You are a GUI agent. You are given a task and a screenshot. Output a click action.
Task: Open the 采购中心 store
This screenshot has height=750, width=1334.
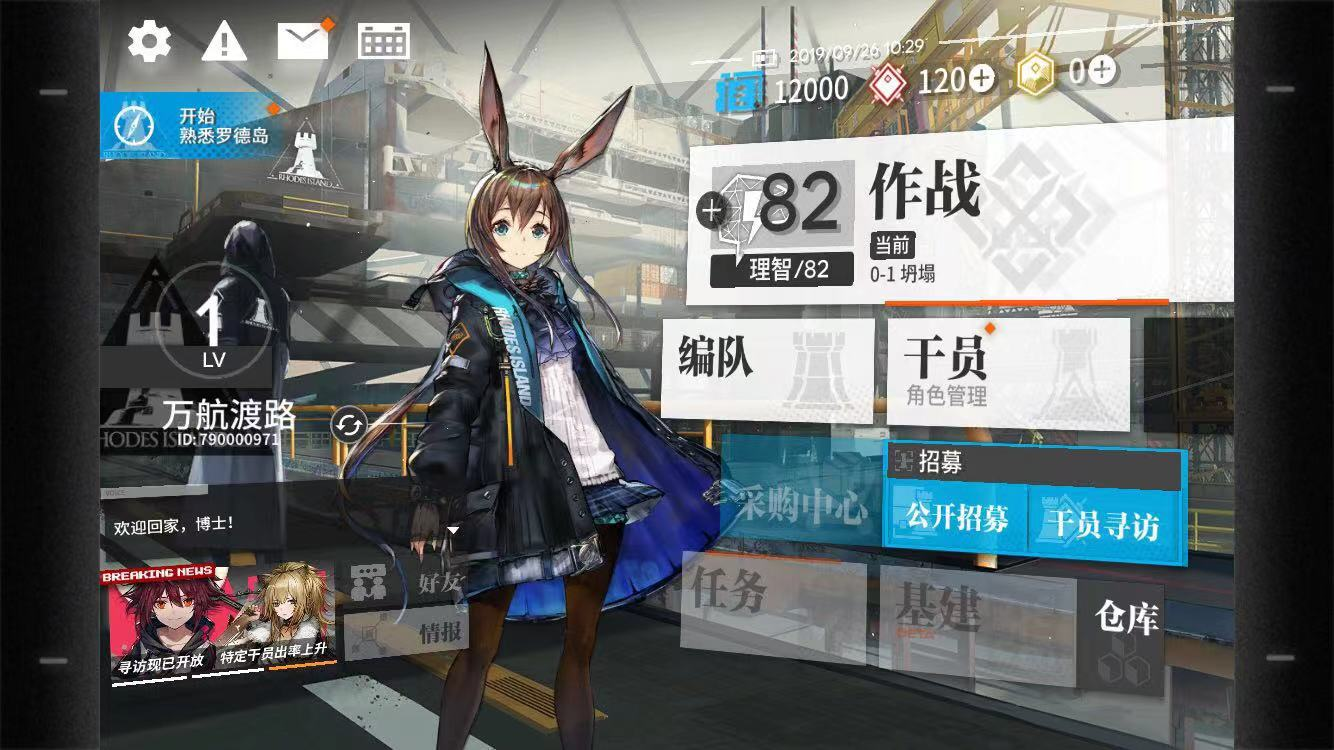point(800,507)
